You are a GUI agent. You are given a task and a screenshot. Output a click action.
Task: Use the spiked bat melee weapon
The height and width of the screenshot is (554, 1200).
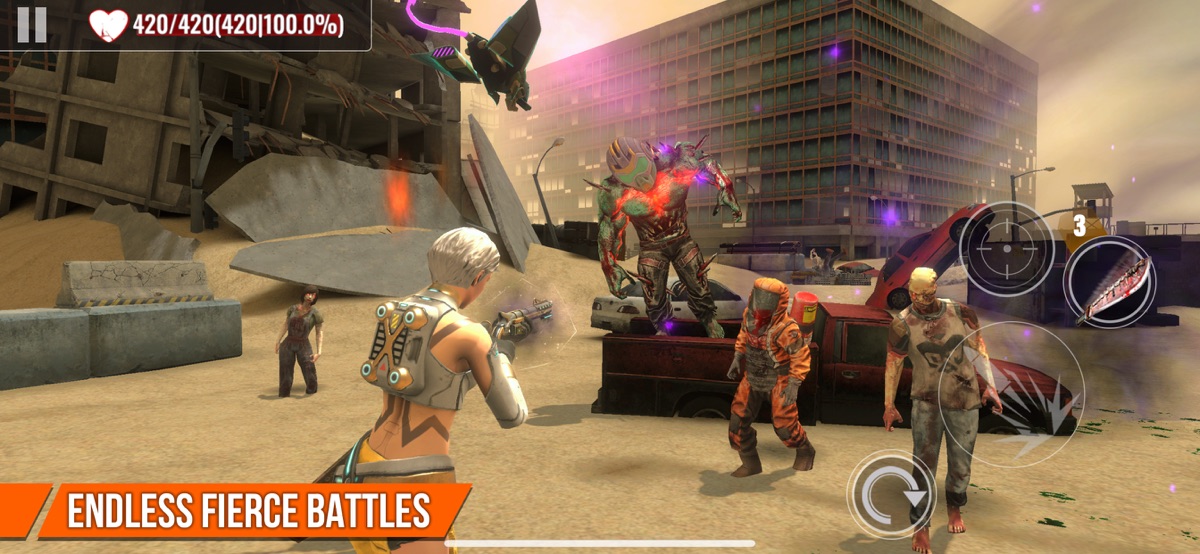[1109, 283]
